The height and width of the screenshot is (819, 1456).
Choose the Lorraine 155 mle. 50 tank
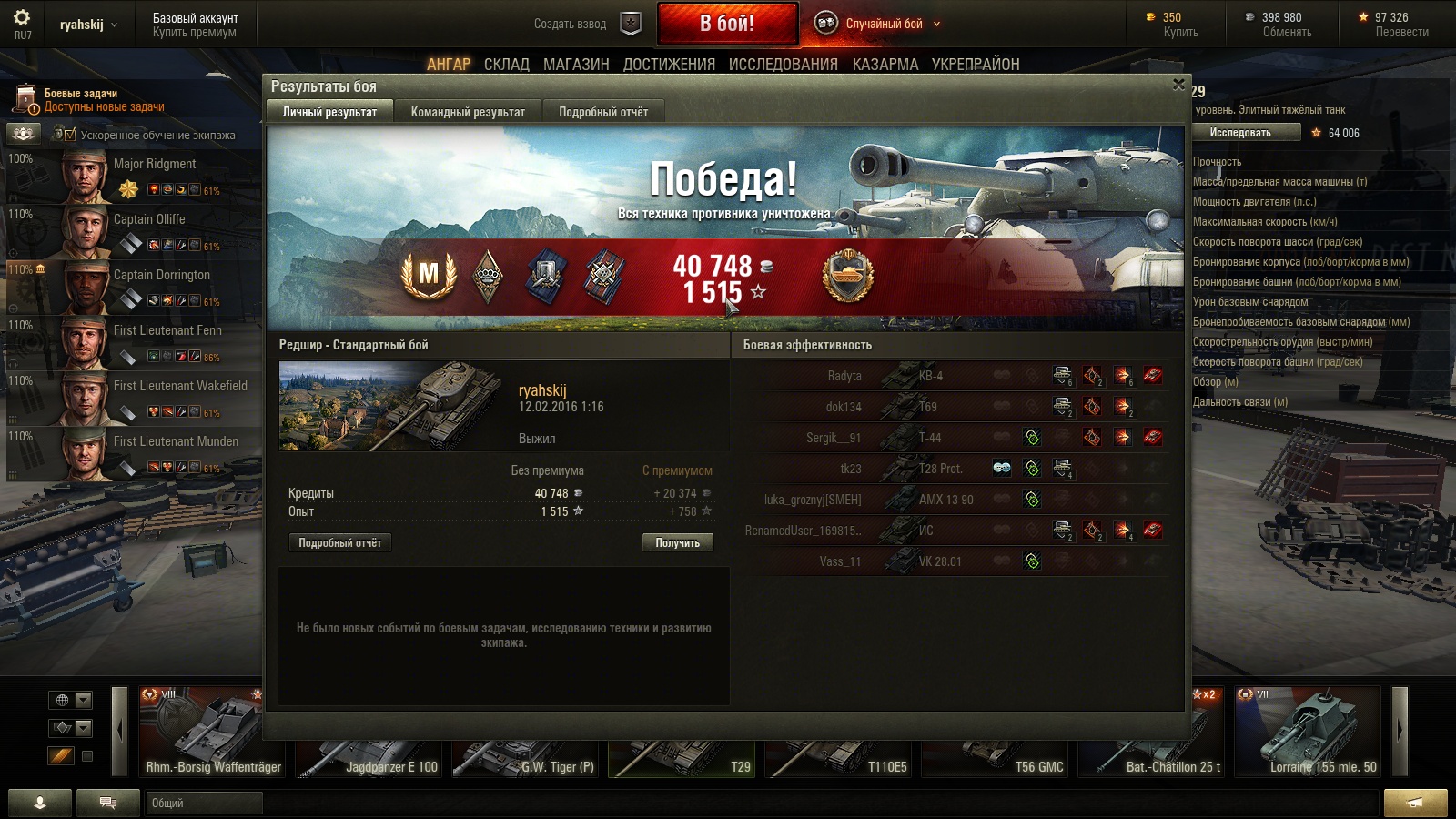1307,733
